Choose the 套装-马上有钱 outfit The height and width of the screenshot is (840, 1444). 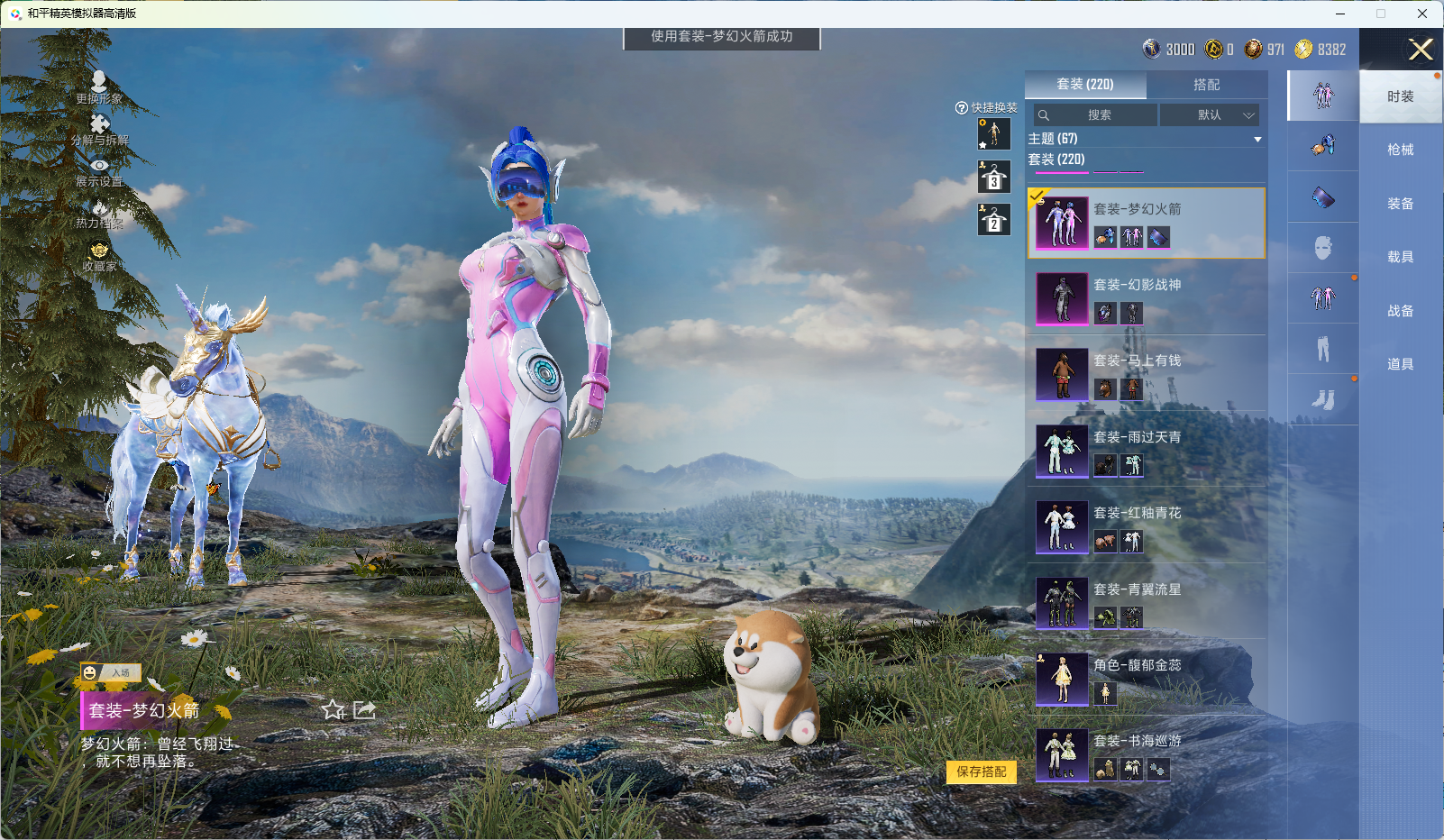[1146, 375]
